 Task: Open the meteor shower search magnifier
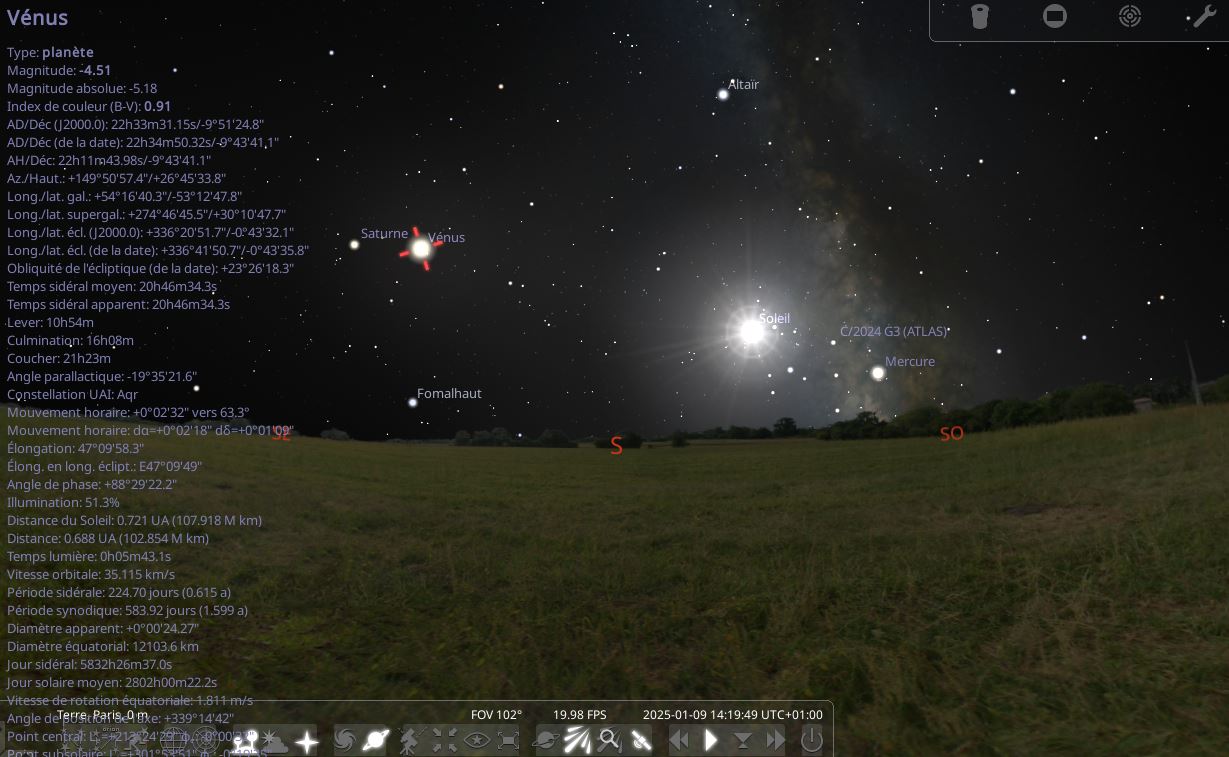point(609,741)
